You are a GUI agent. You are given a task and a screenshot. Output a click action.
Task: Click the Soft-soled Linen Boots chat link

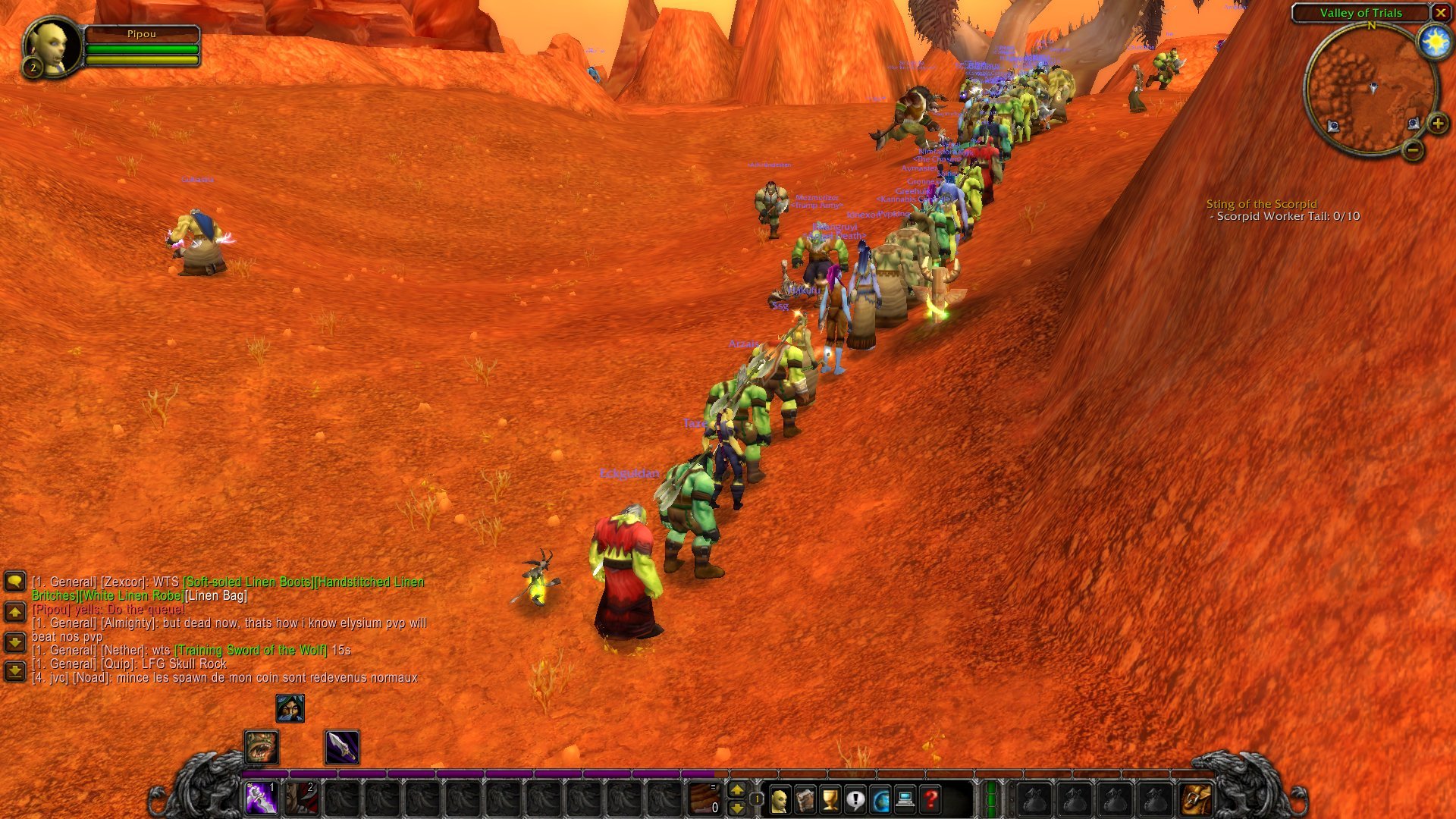tap(248, 582)
